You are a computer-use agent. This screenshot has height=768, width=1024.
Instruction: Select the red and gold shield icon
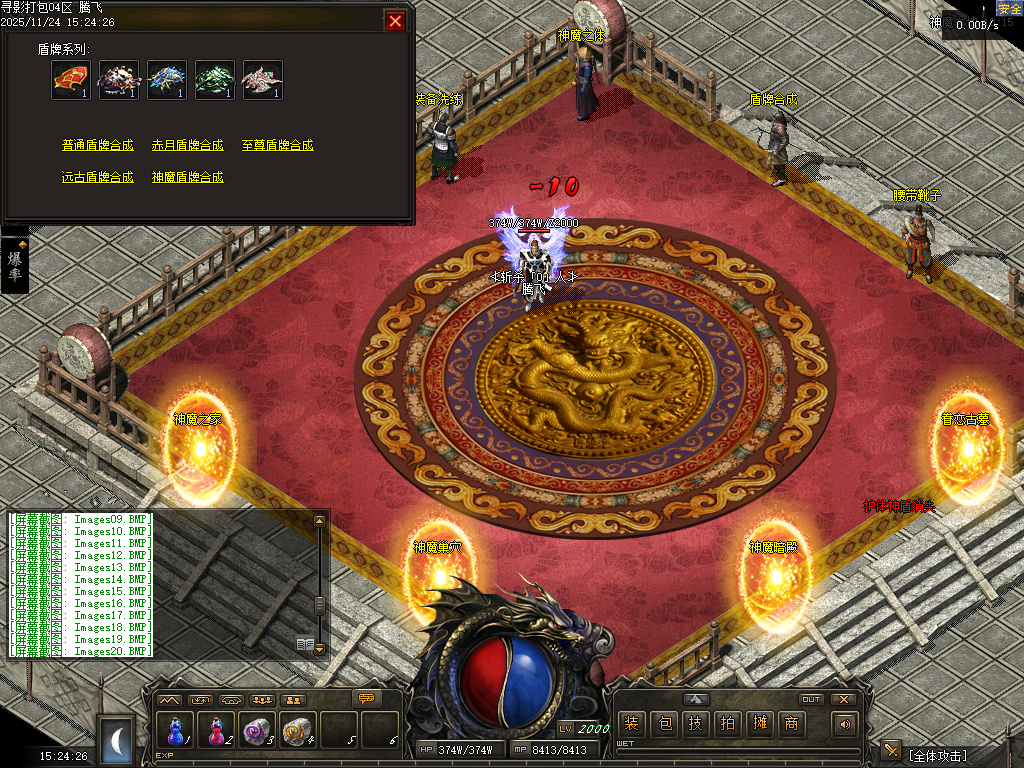(71, 80)
